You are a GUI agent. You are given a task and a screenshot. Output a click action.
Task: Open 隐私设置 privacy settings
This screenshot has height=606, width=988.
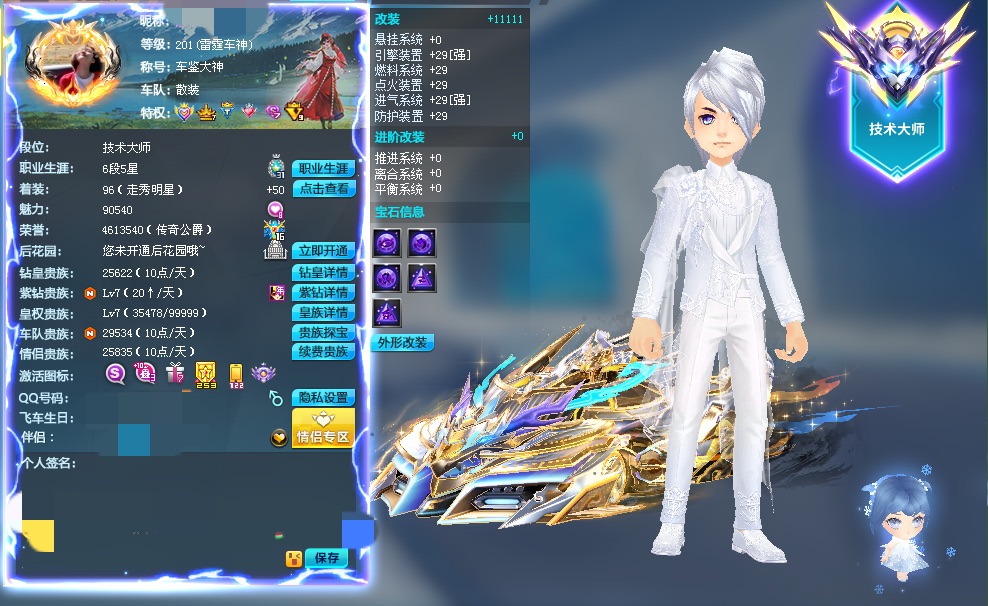[323, 398]
